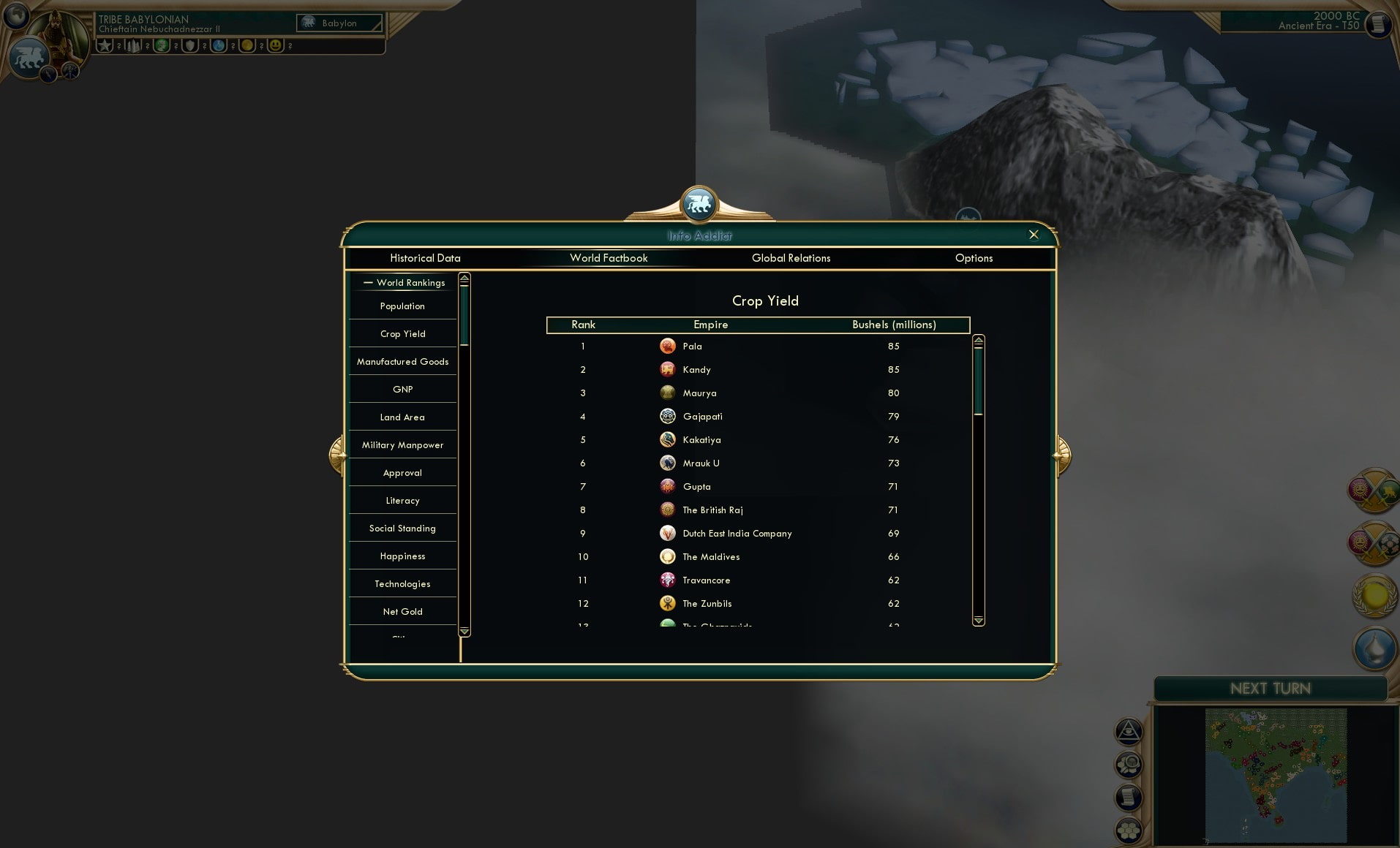Click the minimap of the world

point(1276,775)
